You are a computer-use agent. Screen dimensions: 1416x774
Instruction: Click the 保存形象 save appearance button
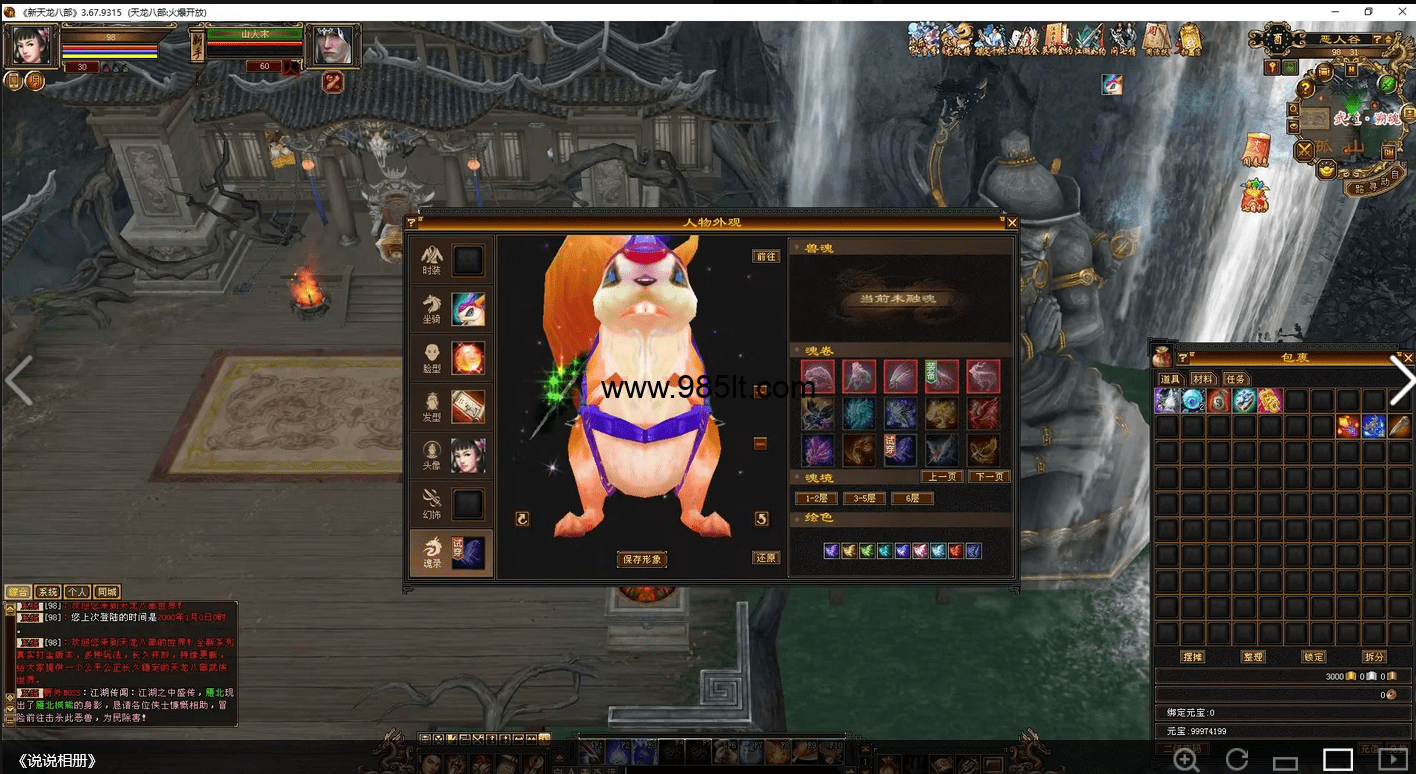pos(642,559)
